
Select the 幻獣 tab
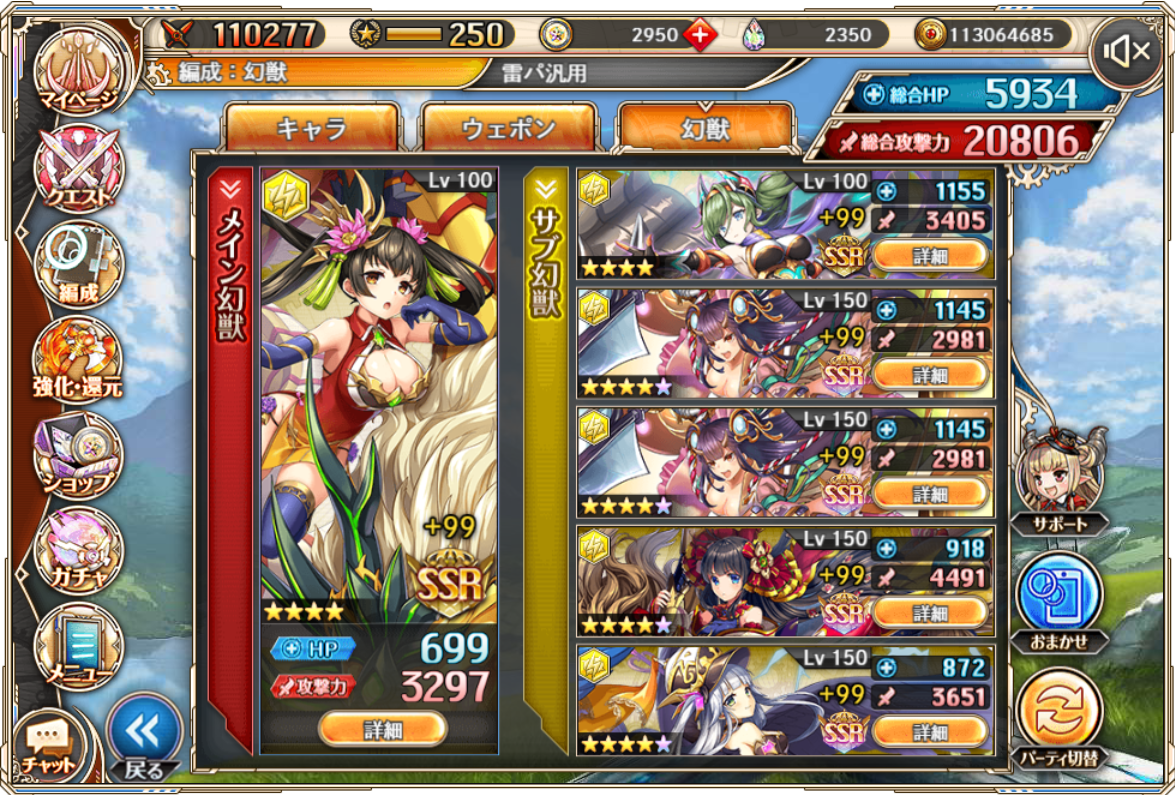coord(706,128)
